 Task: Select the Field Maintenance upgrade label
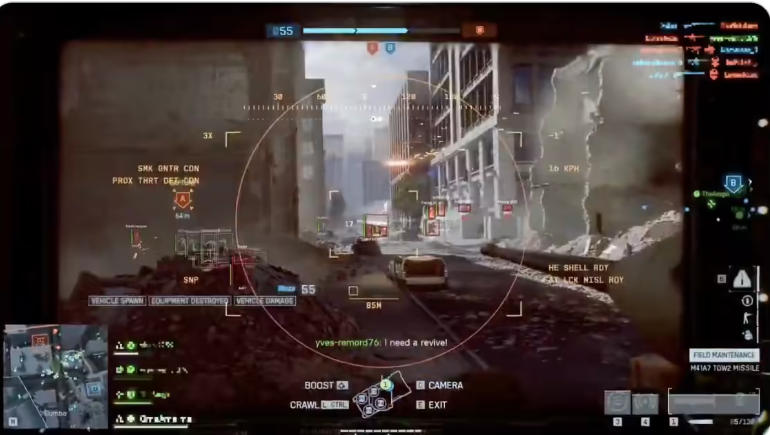[x=724, y=354]
